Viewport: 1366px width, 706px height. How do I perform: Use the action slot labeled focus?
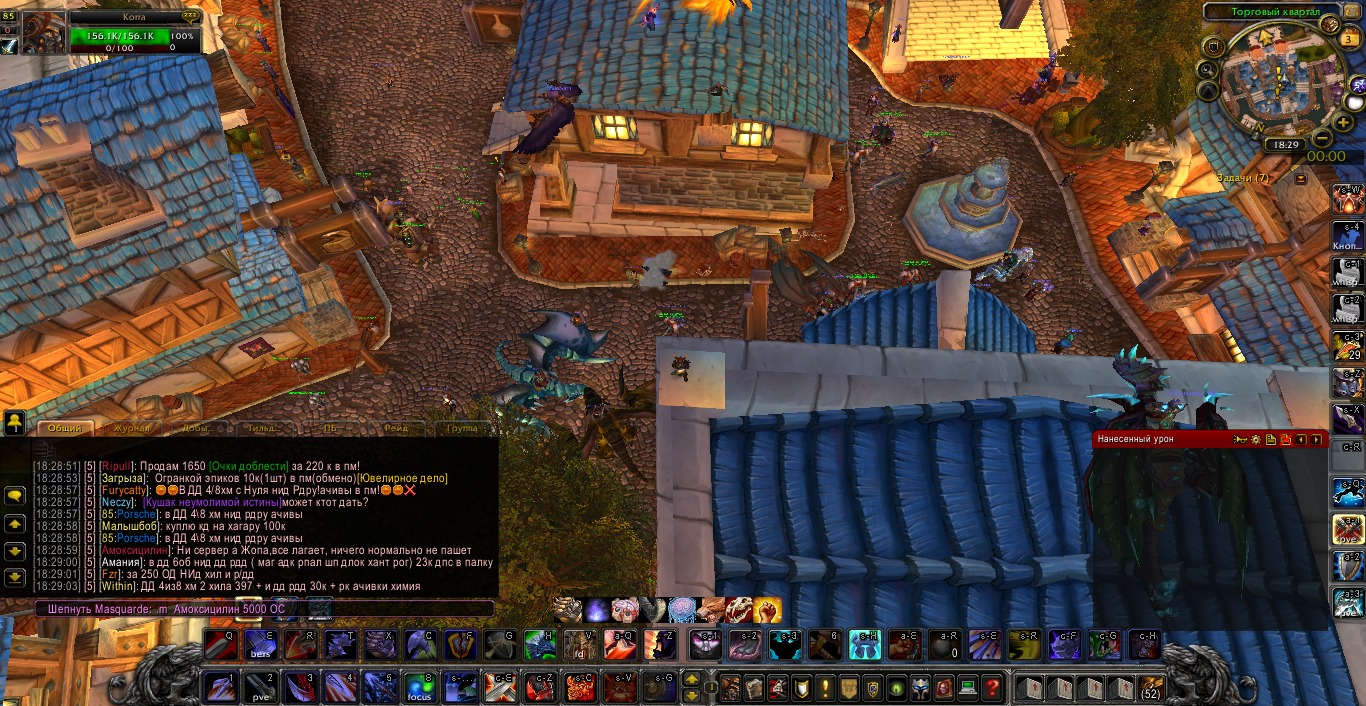[419, 687]
